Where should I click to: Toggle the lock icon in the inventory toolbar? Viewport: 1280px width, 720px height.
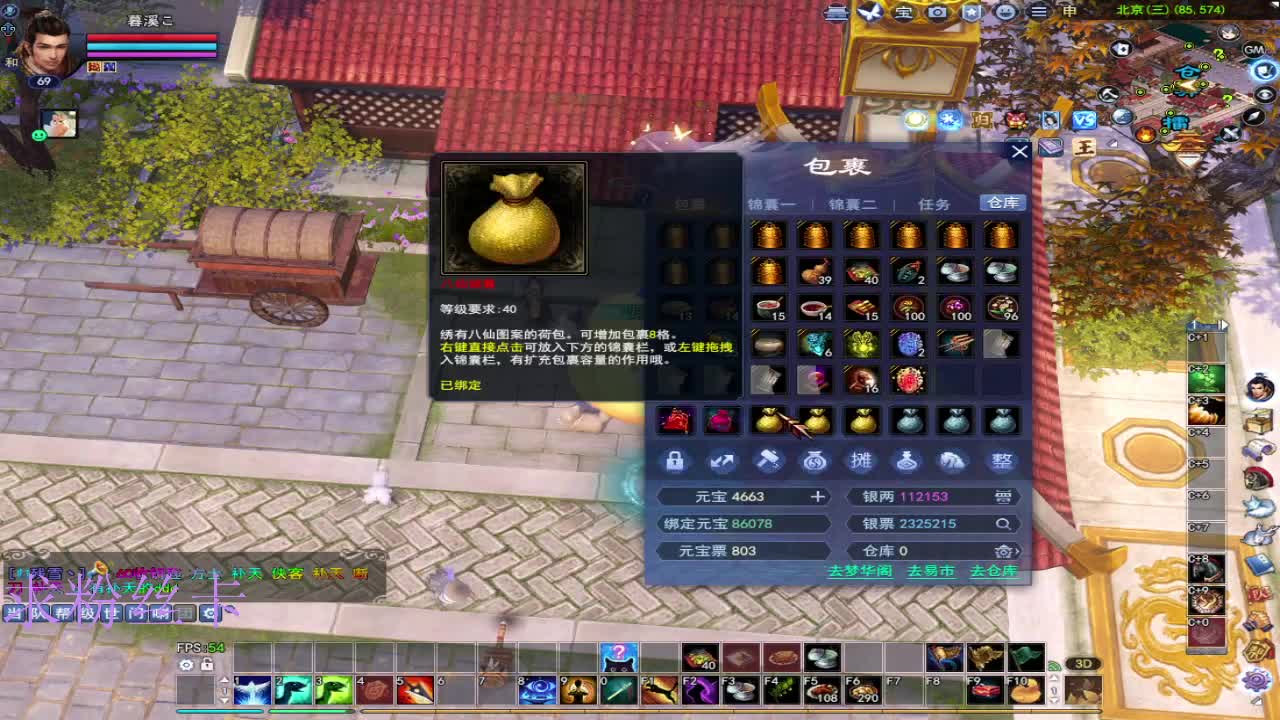tap(677, 461)
